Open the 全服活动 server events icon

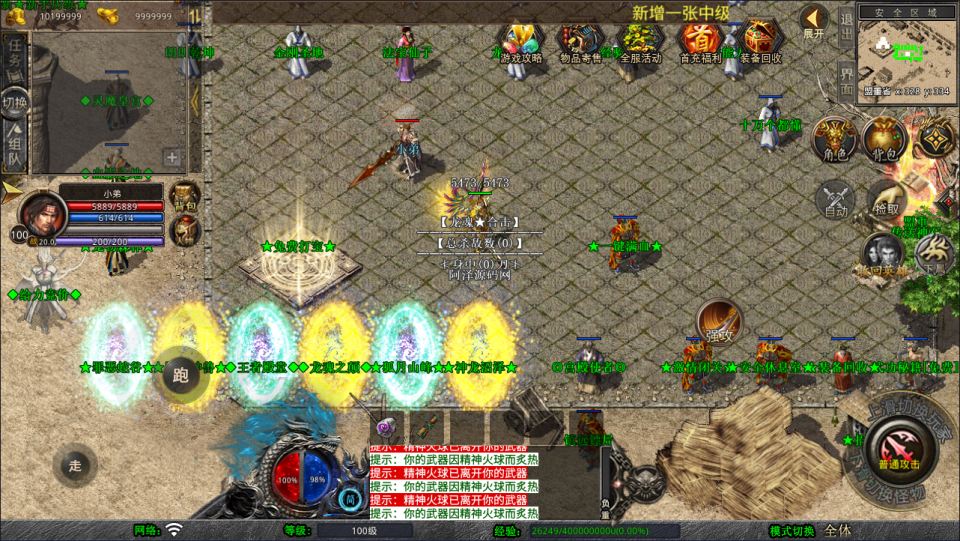(x=640, y=41)
